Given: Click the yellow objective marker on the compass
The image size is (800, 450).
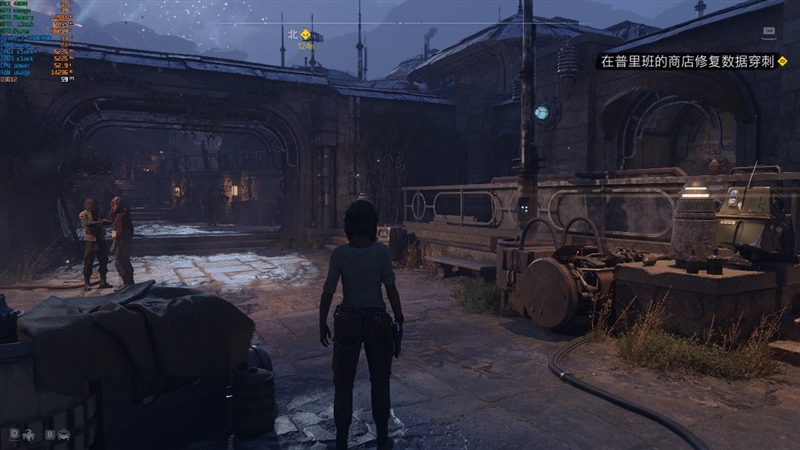Looking at the screenshot, I should (306, 34).
